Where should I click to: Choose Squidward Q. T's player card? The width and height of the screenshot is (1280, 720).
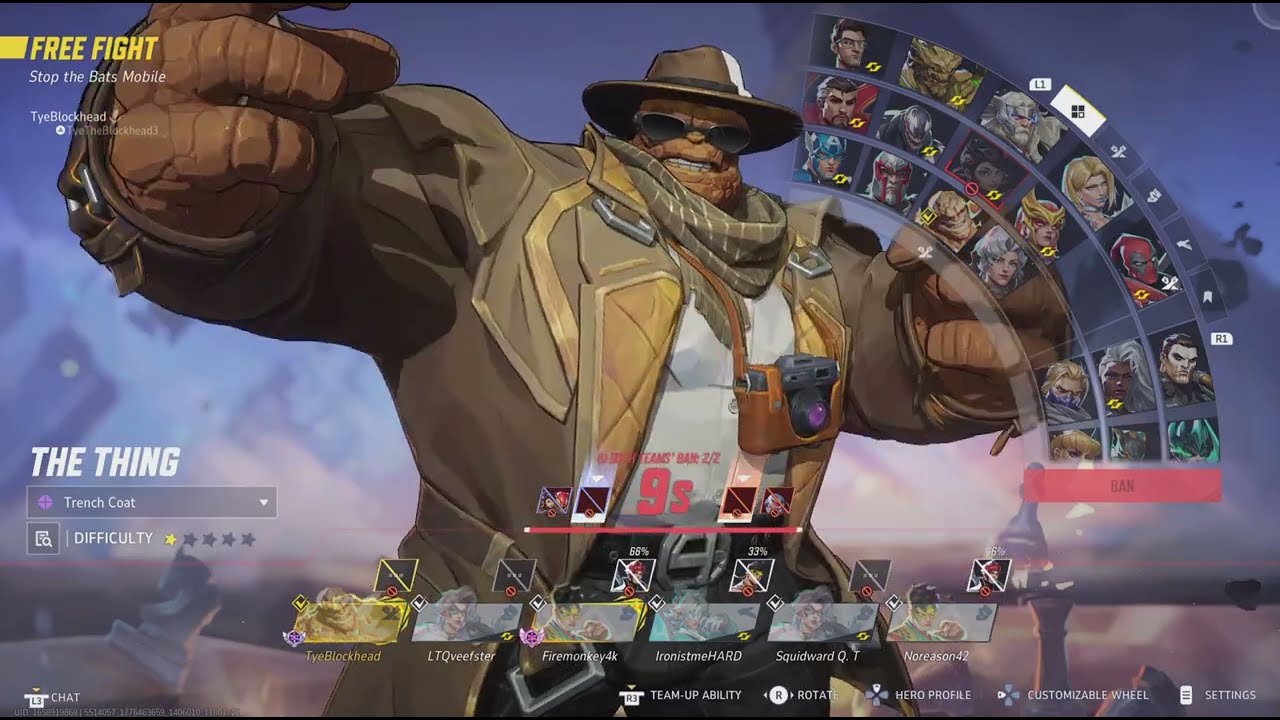click(822, 622)
